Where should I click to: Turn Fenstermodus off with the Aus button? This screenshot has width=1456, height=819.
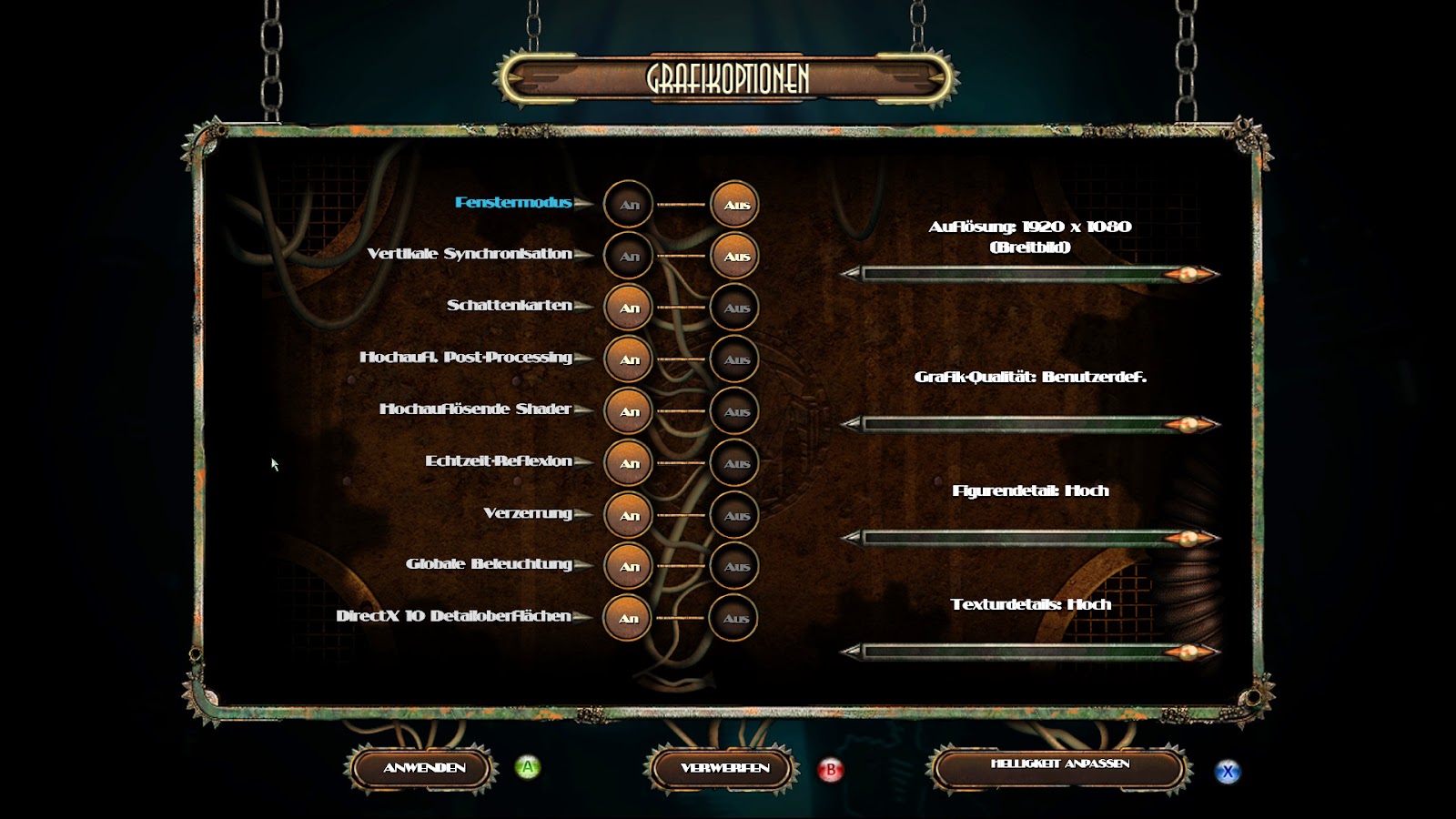tap(733, 204)
